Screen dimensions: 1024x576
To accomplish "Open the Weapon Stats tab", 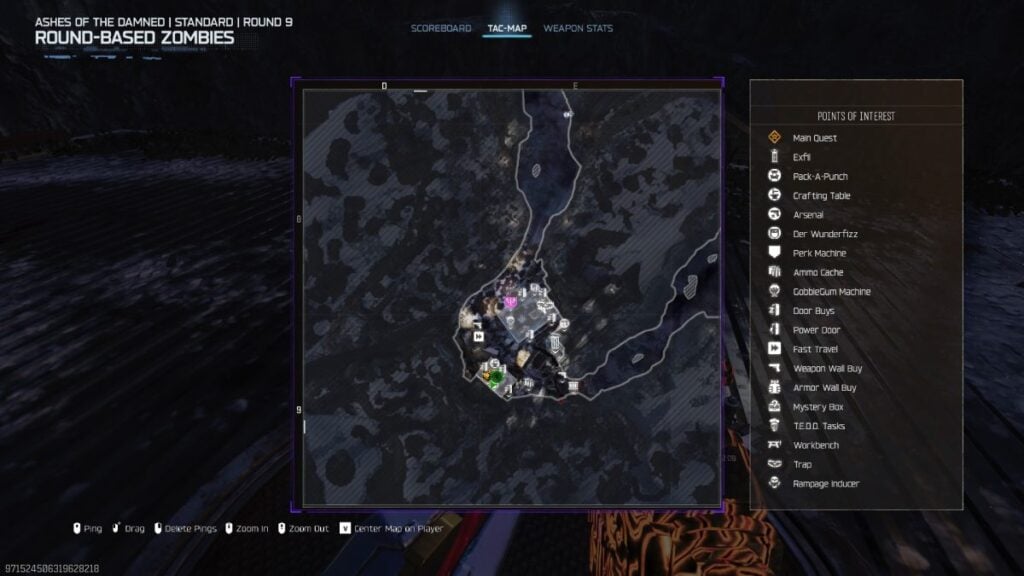I will (x=578, y=28).
